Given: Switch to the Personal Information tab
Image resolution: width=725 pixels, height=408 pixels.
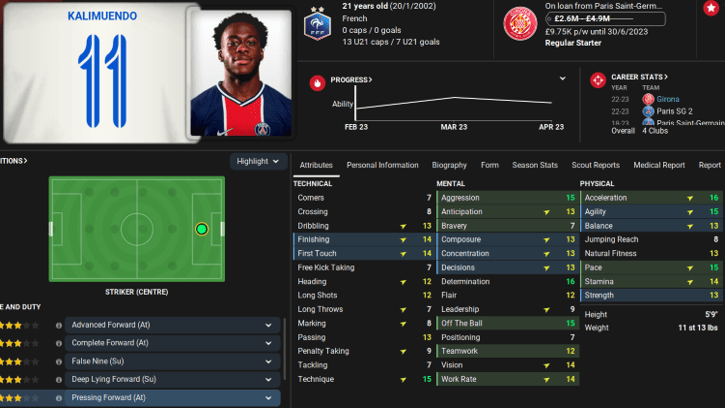Looking at the screenshot, I should (382, 165).
